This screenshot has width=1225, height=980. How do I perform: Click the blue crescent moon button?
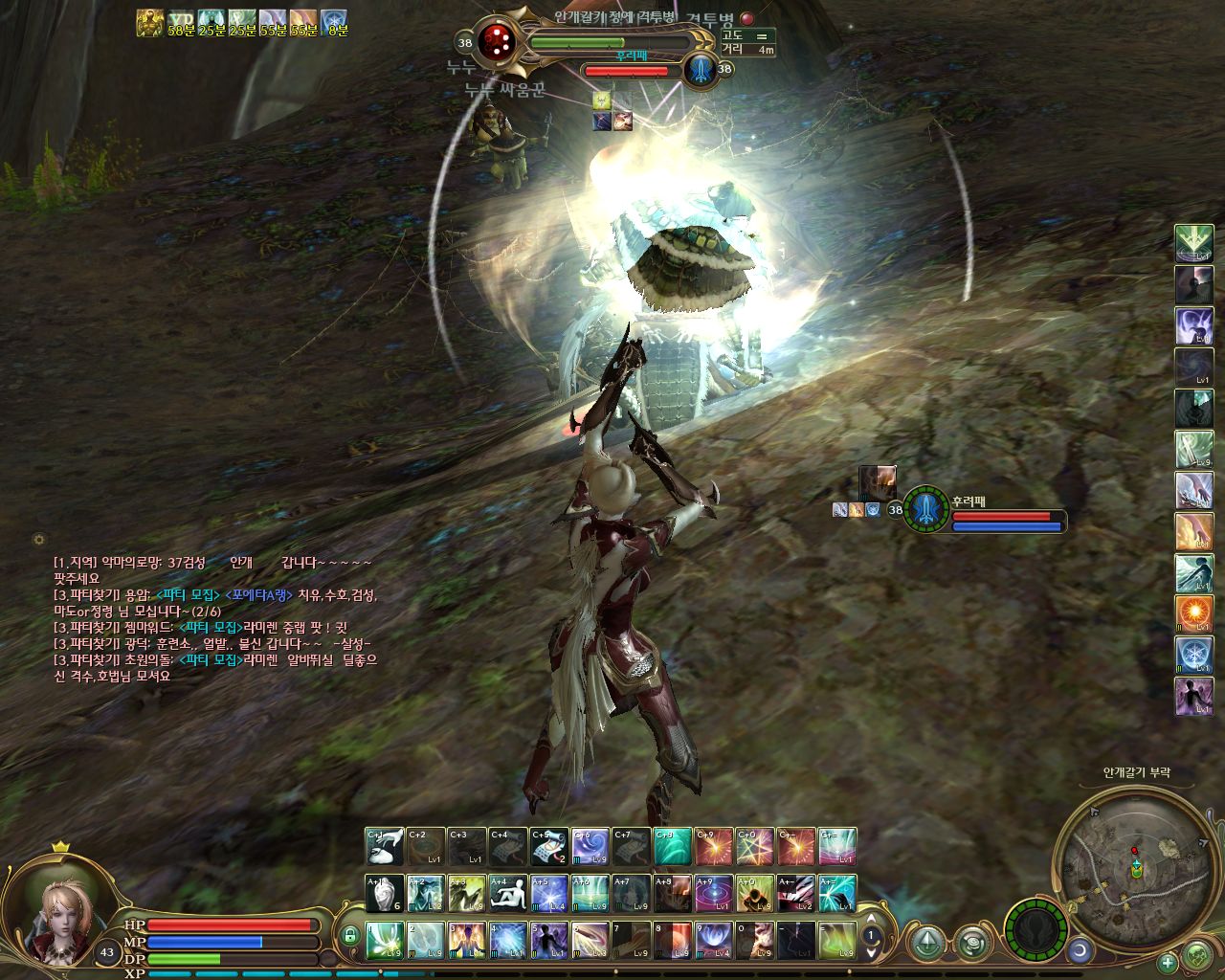pyautogui.click(x=1080, y=949)
